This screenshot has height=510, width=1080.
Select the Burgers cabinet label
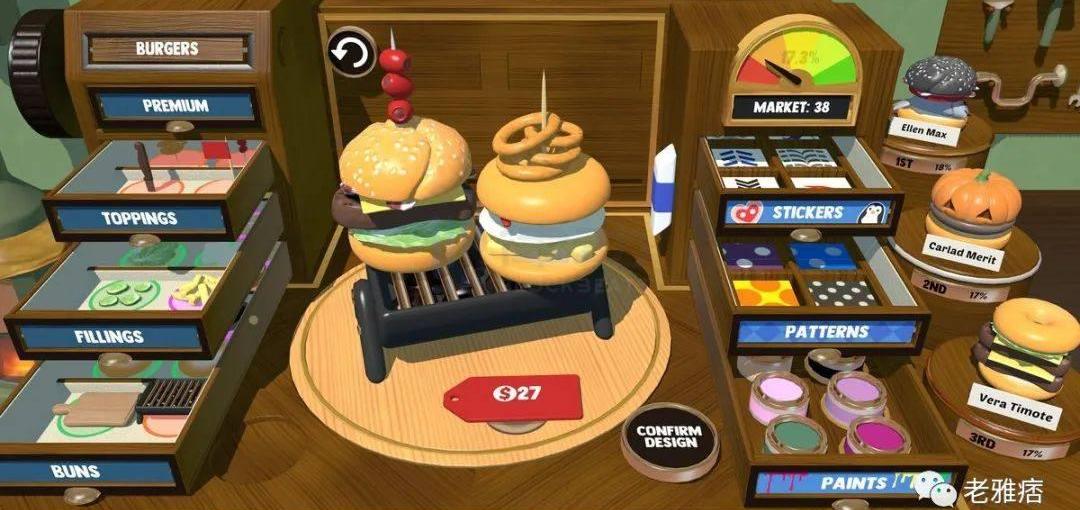[166, 48]
